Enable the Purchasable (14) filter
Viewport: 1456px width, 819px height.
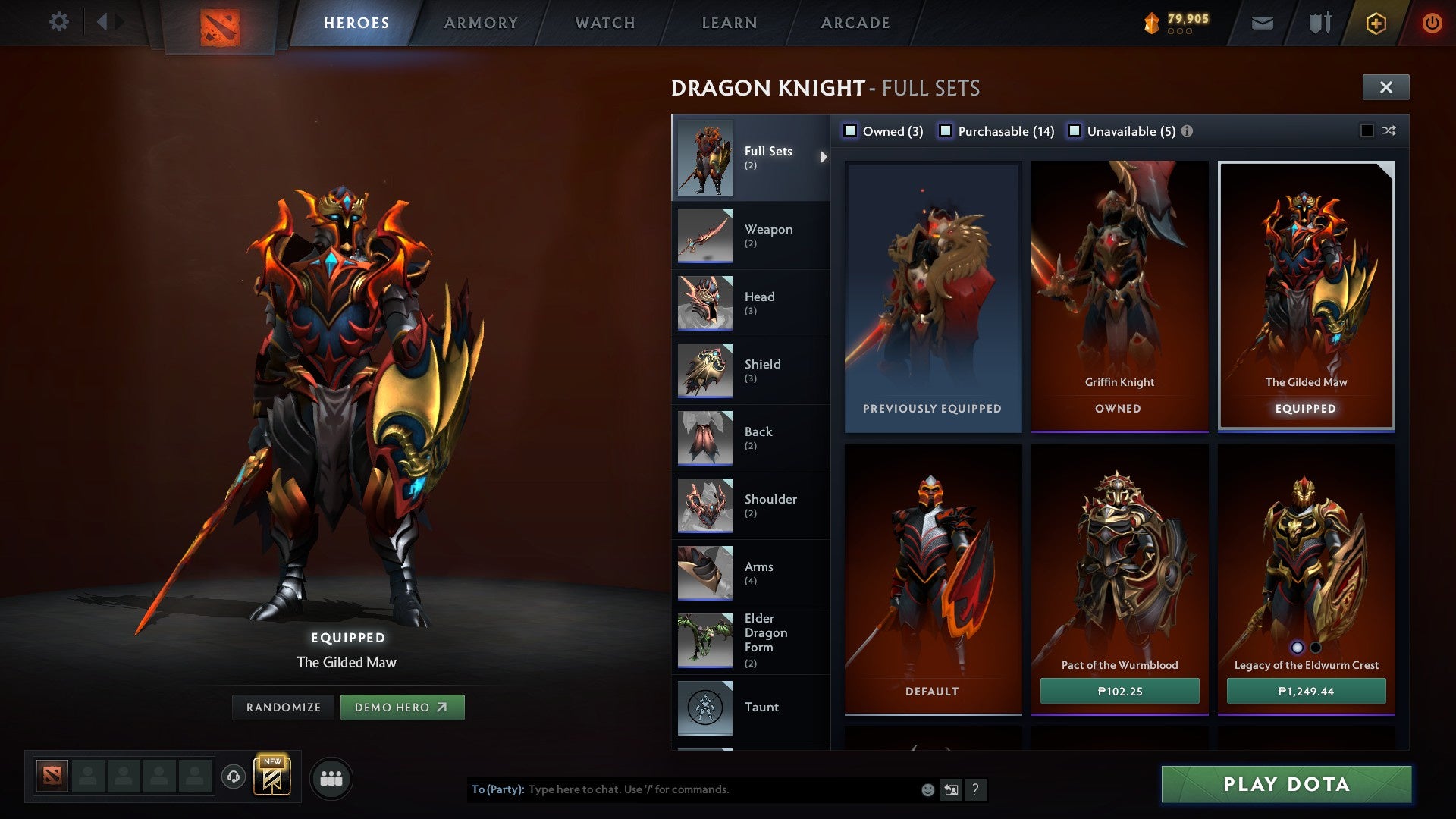[945, 130]
